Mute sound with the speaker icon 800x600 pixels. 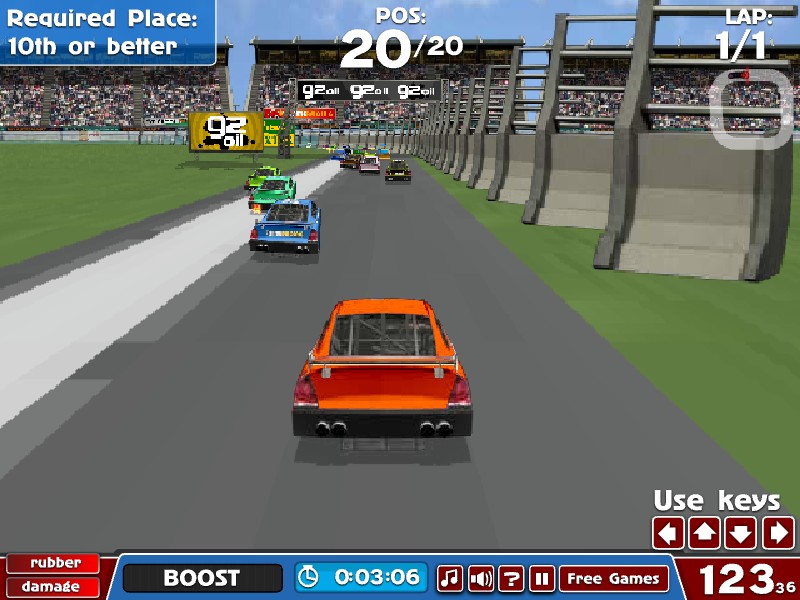click(x=481, y=578)
